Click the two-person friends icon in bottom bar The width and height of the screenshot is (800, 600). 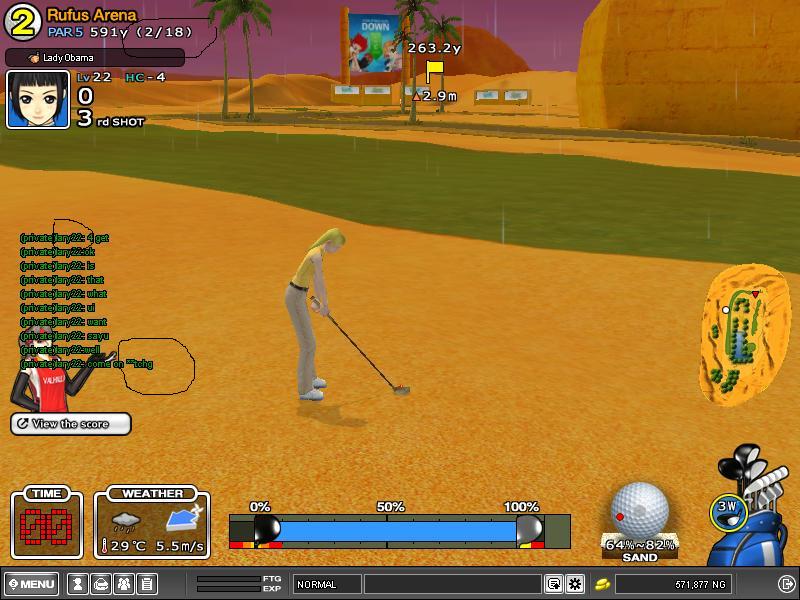click(x=124, y=584)
